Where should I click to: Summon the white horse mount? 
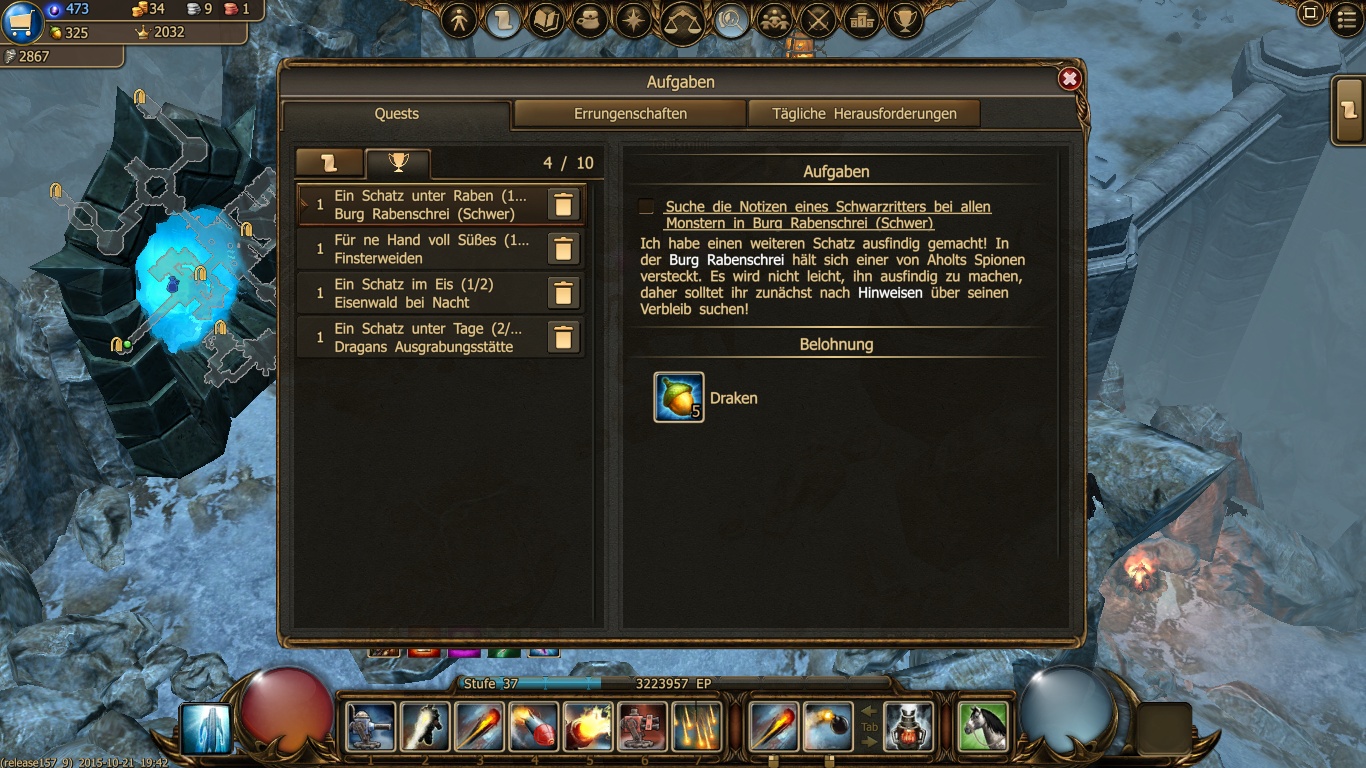click(x=983, y=726)
